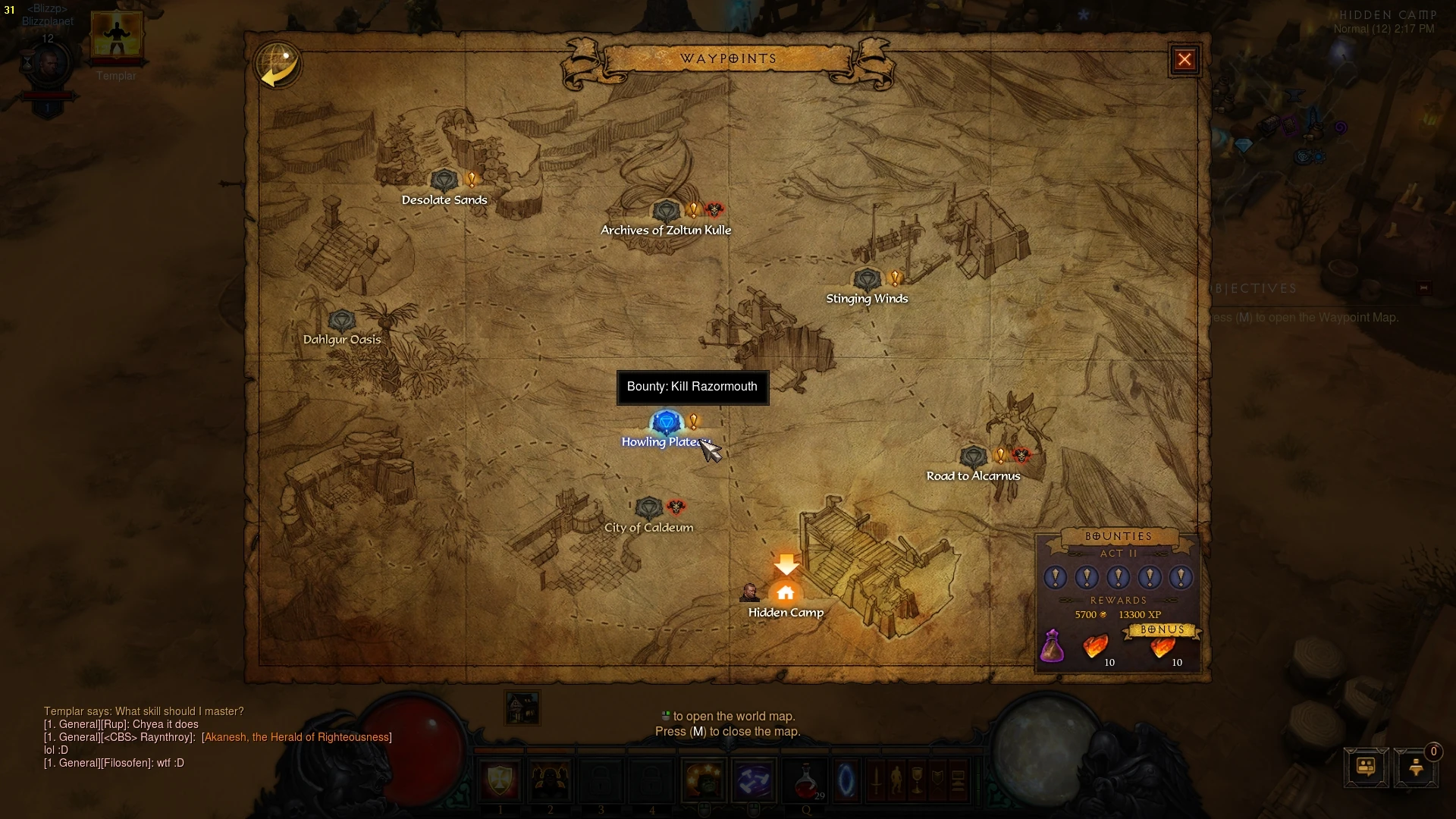This screenshot has width=1456, height=819.
Task: Close the Waypoints map with the red X
Action: 1185,59
